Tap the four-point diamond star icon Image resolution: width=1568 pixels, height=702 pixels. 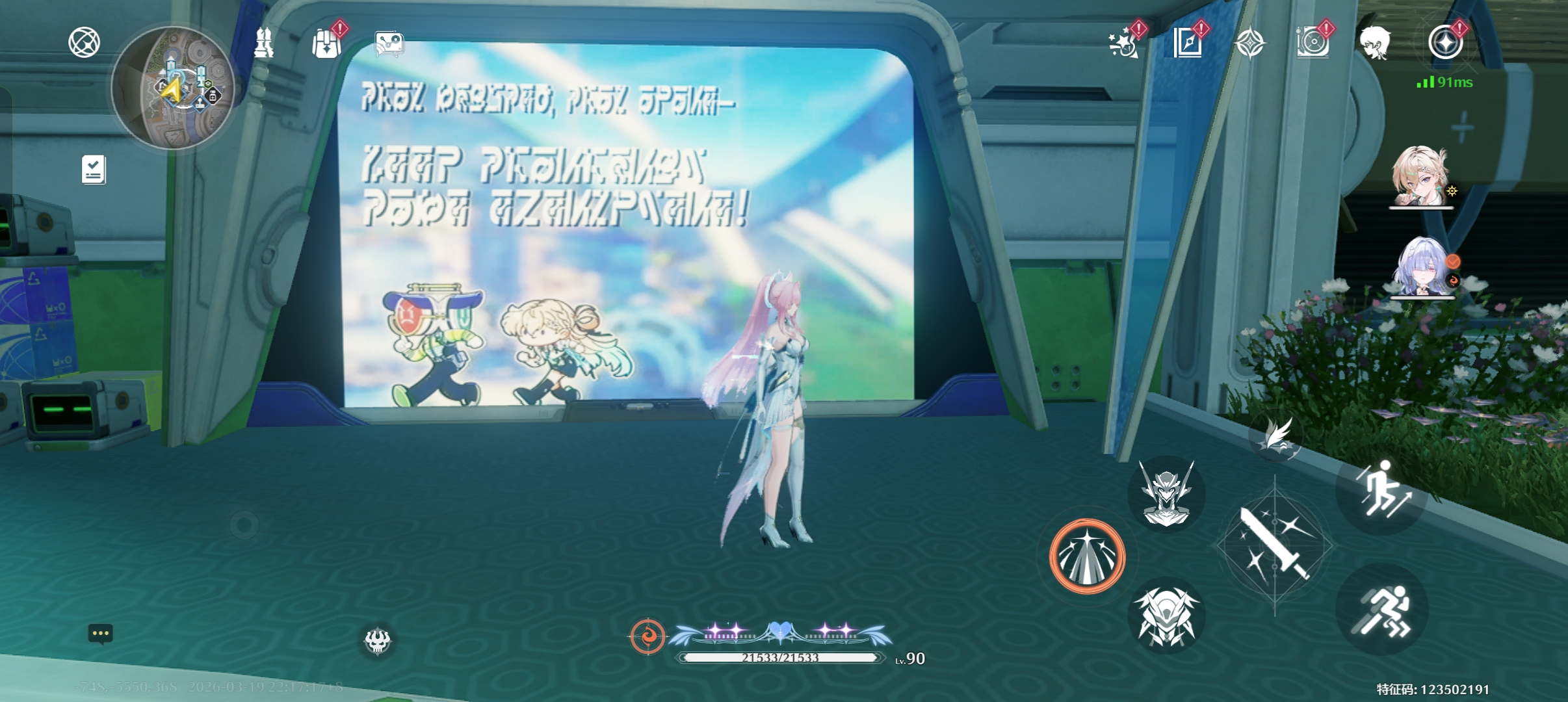coord(1250,44)
